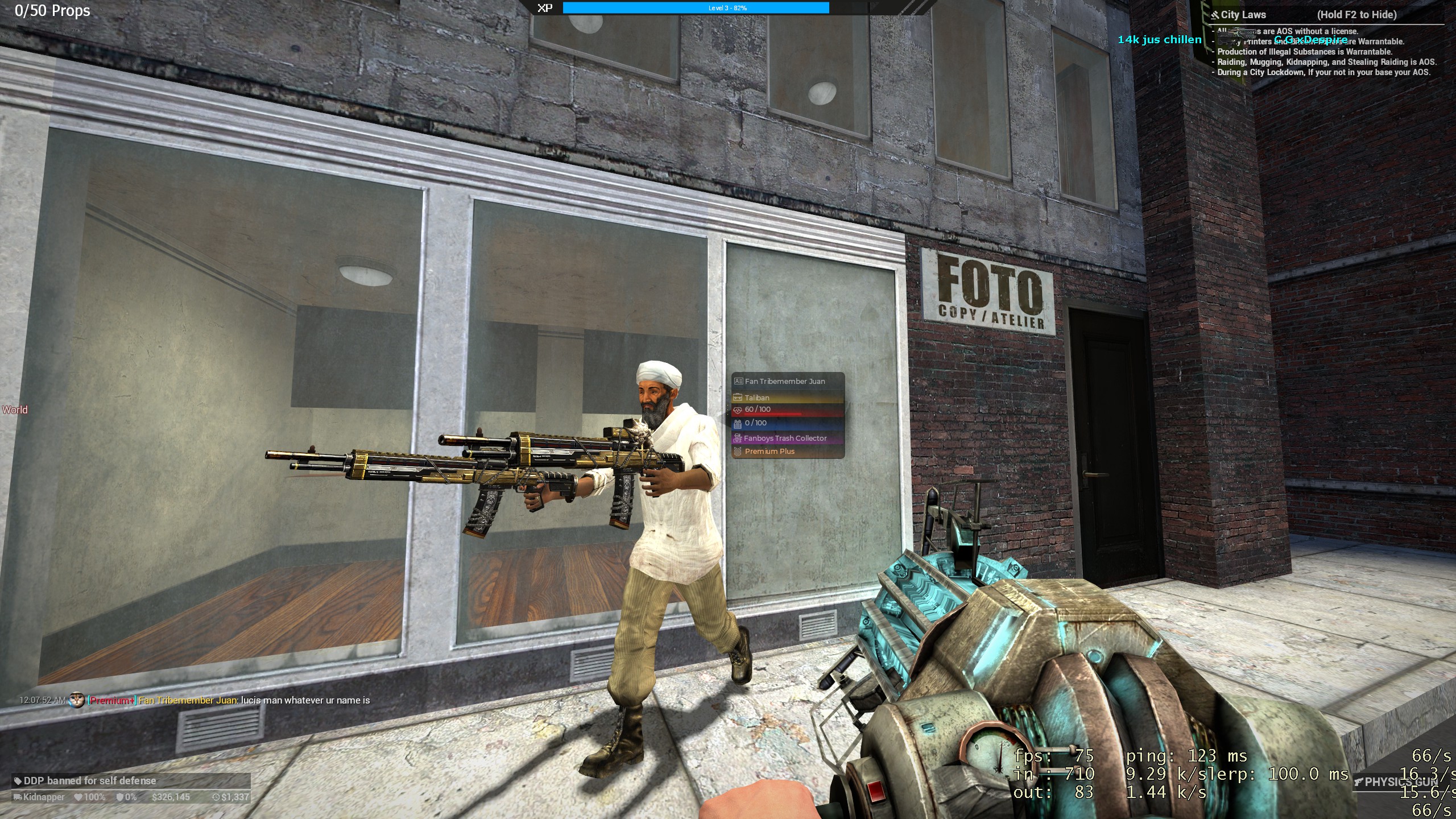Select the Fanboys Trash Collector row

pyautogui.click(x=785, y=438)
